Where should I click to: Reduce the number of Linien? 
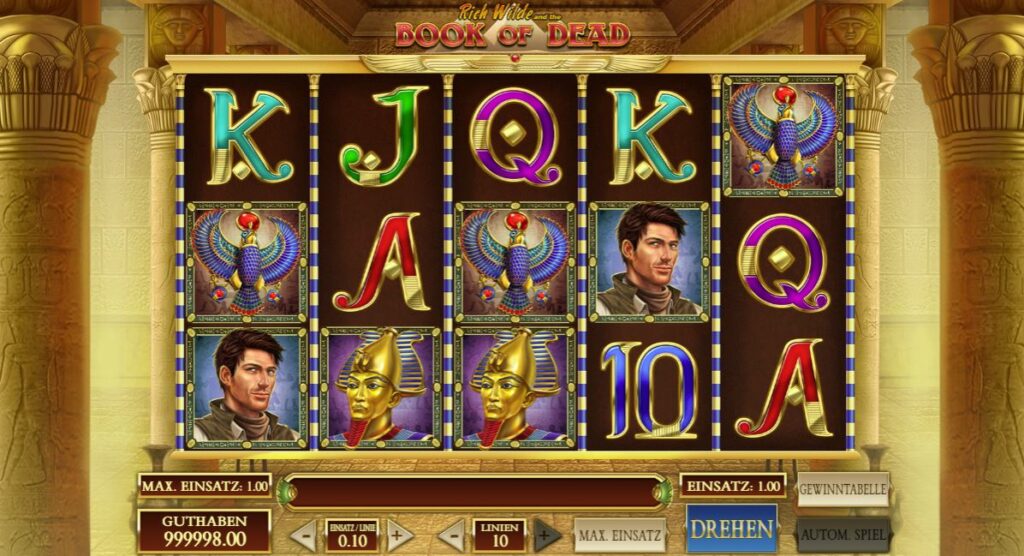[x=451, y=535]
